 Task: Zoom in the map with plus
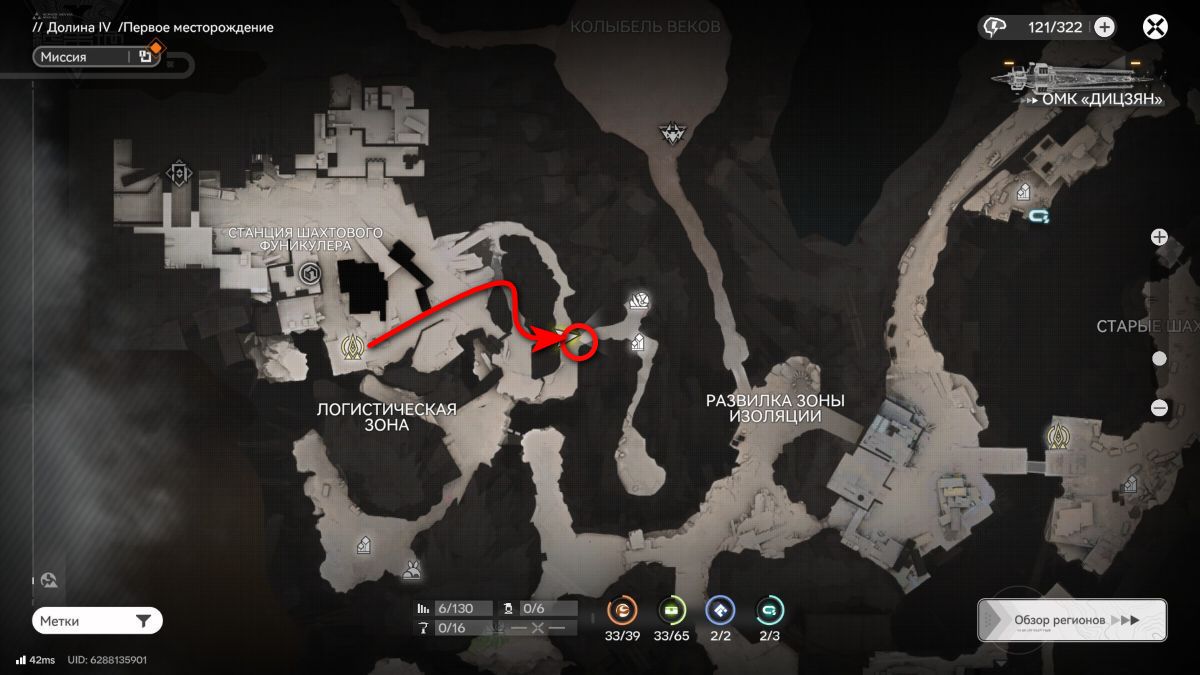point(1159,238)
